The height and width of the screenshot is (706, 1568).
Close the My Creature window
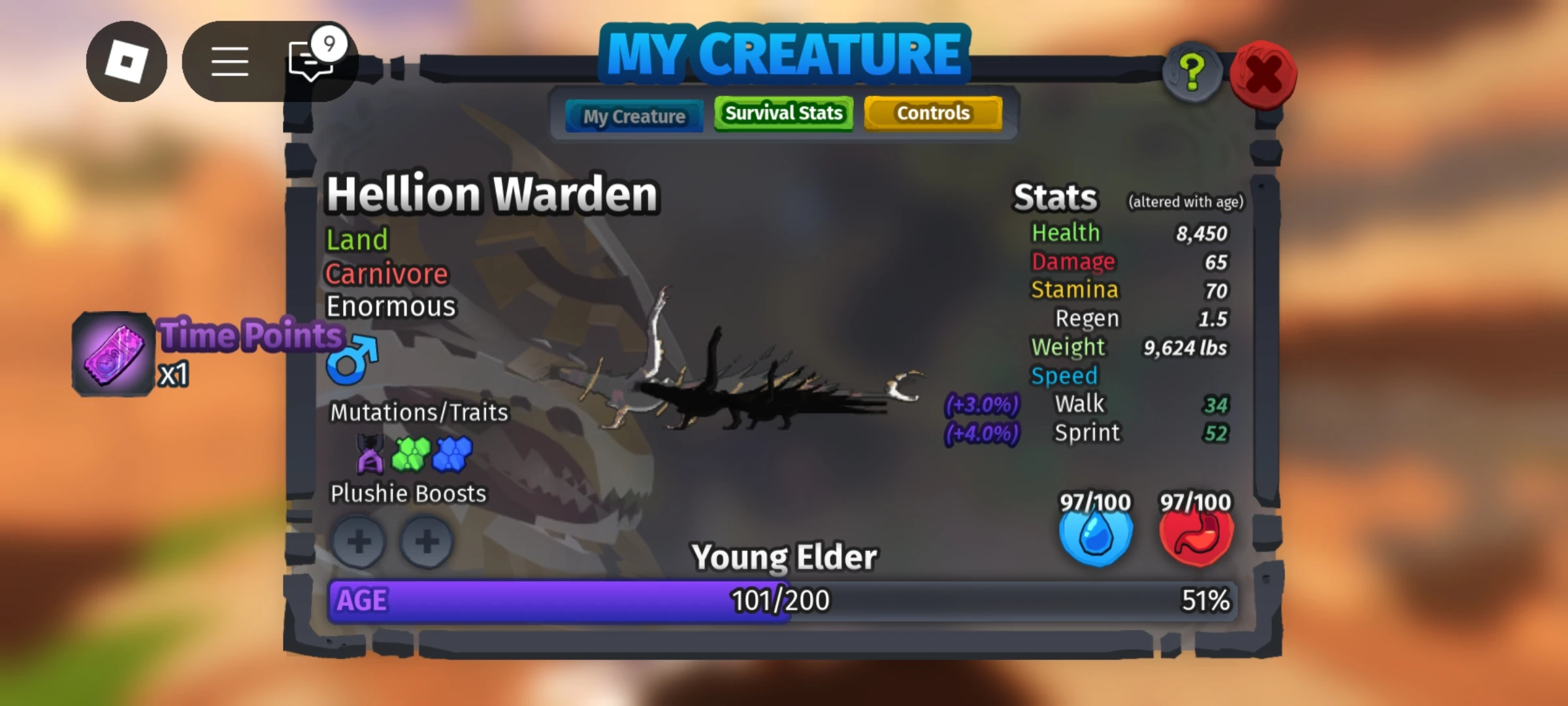click(1262, 72)
